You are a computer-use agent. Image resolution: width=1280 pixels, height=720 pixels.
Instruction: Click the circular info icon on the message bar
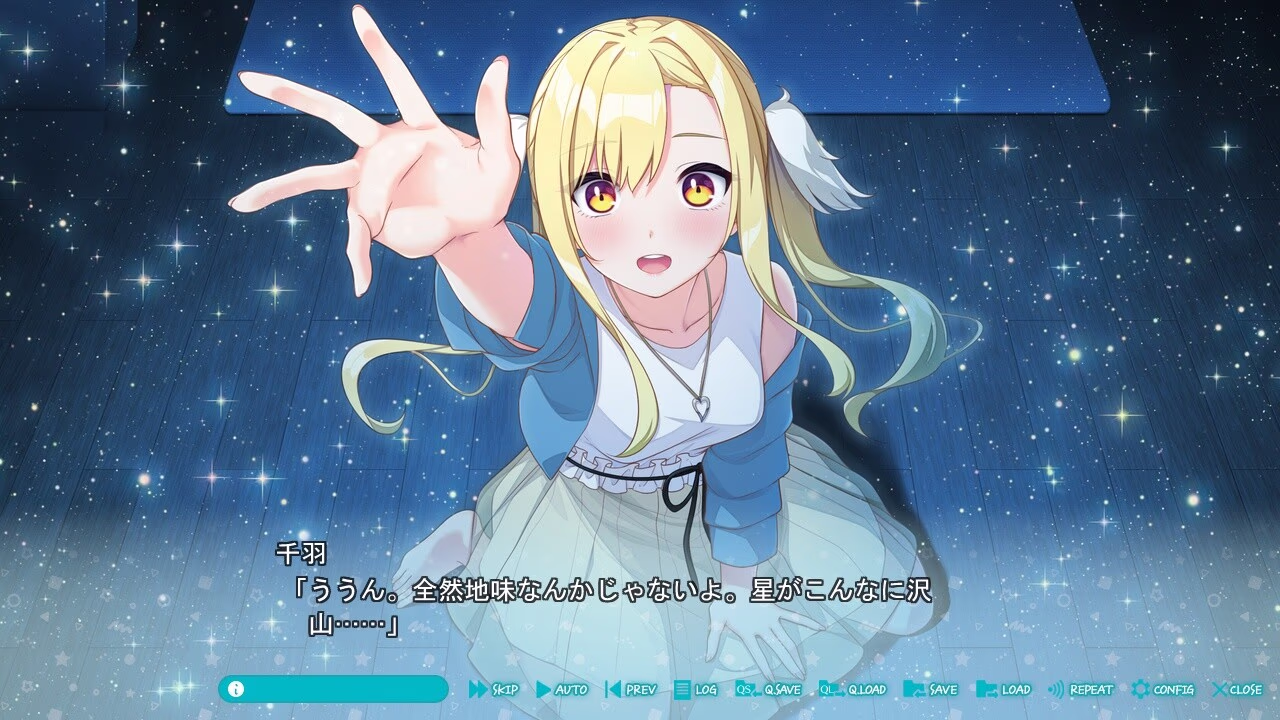236,689
